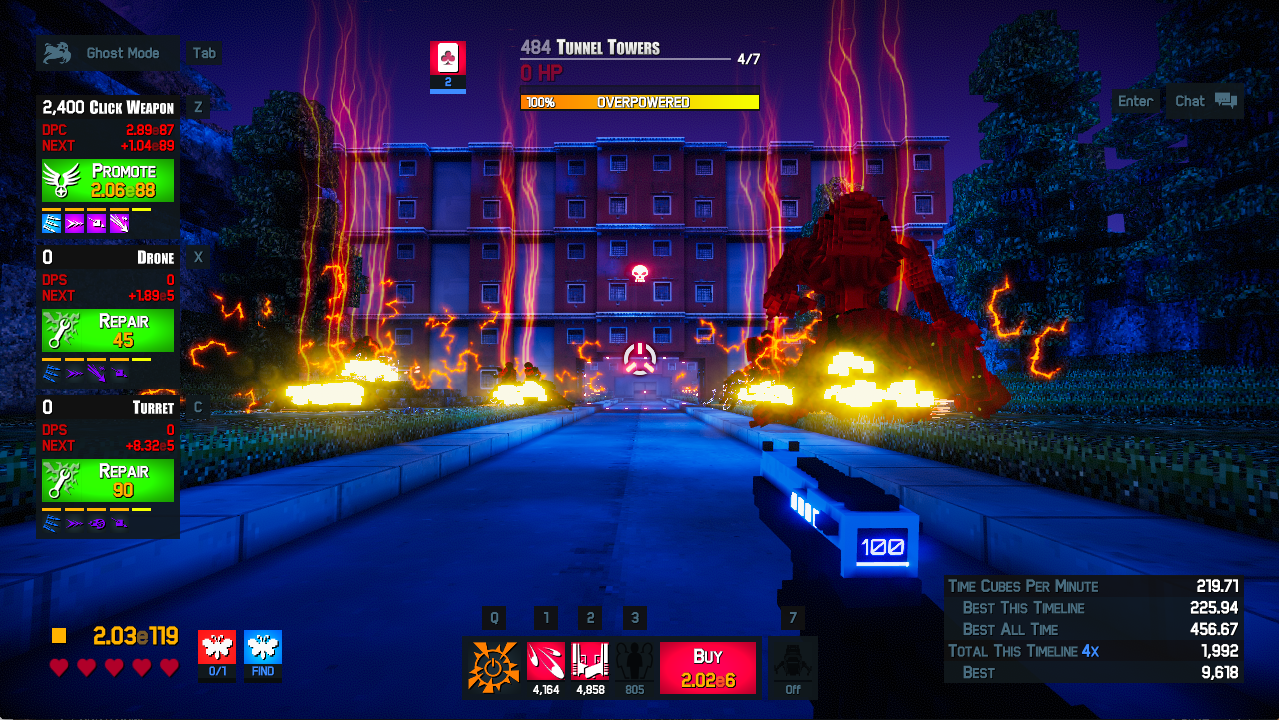Viewport: 1279px width, 720px height.
Task: Use the rocket ability showing 4,164
Action: pos(545,661)
